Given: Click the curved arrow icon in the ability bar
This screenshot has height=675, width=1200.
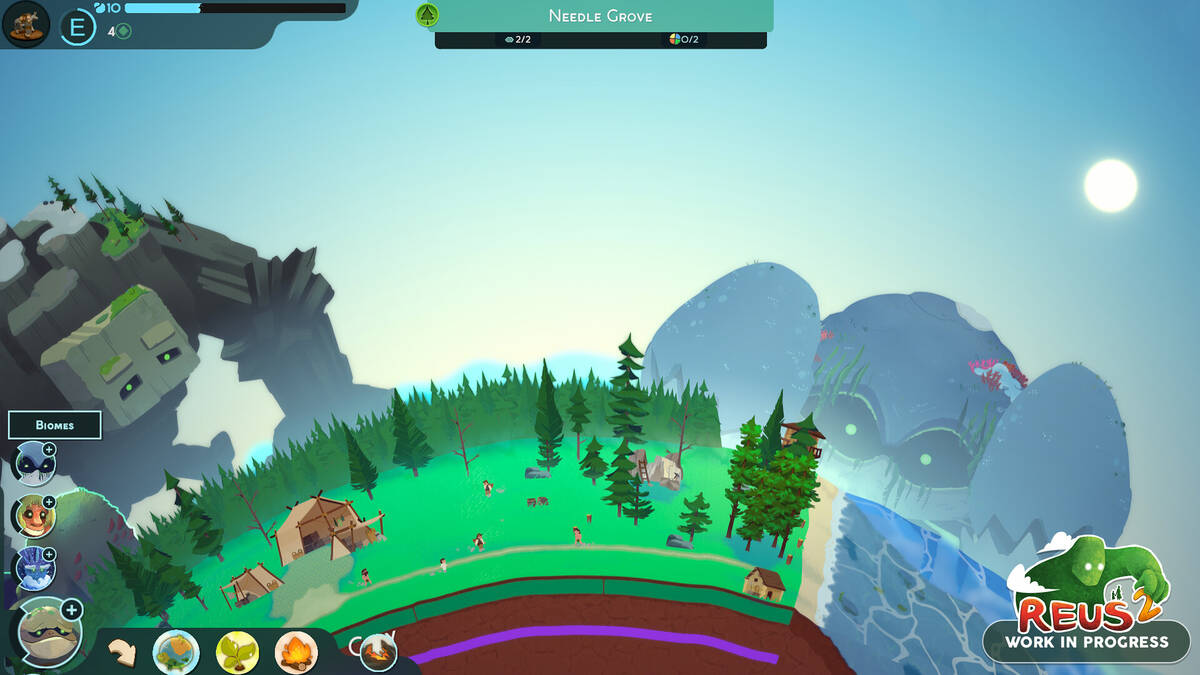Looking at the screenshot, I should coord(123,653).
